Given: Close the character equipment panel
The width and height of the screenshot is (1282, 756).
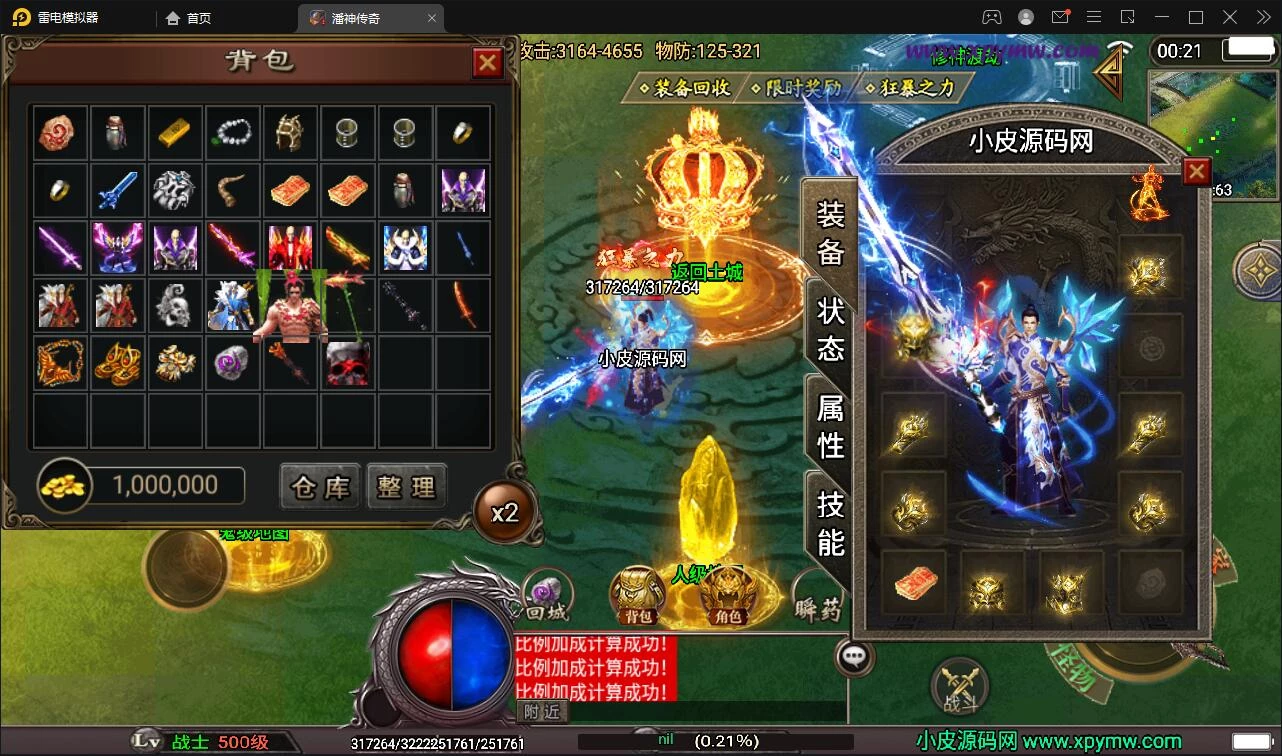Looking at the screenshot, I should tap(1196, 172).
